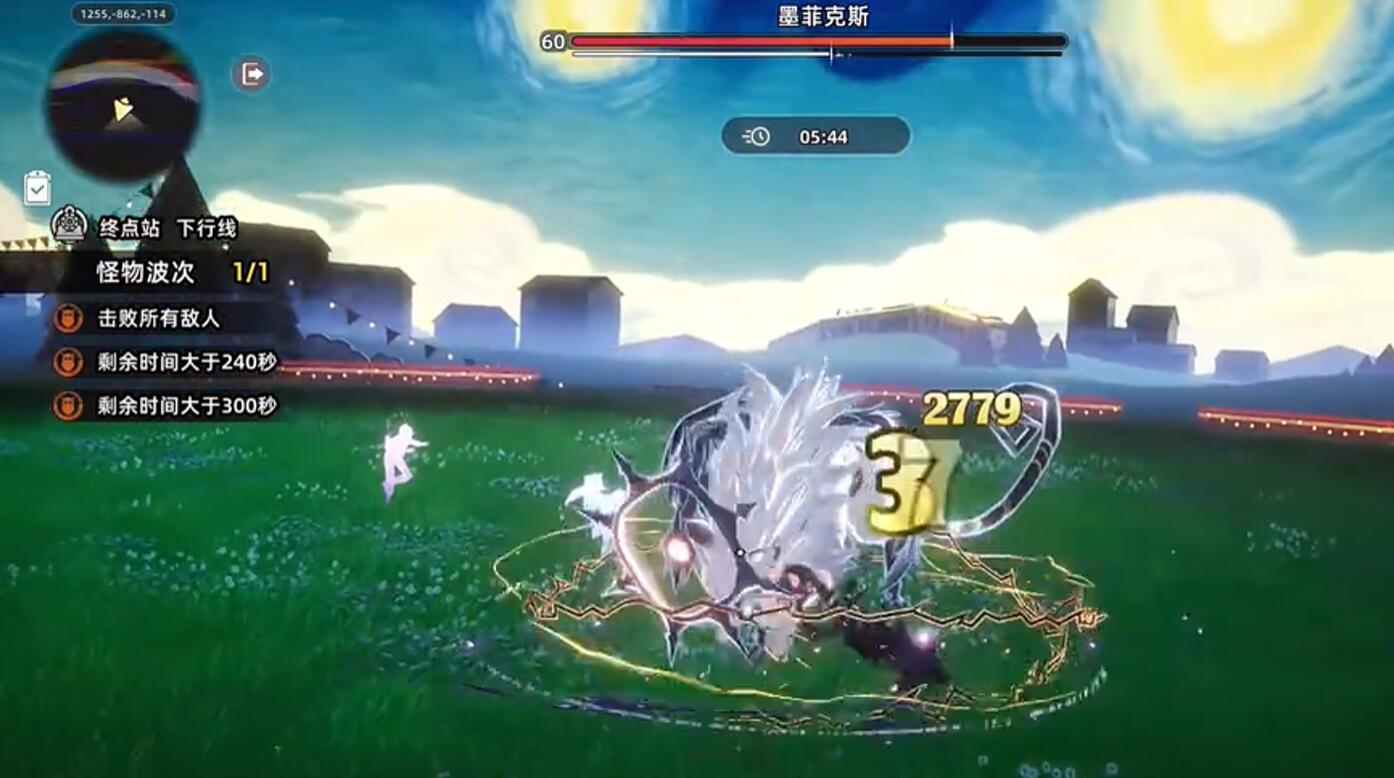This screenshot has width=1394, height=778.
Task: Click the exit/leave battle icon near the minimap
Action: pos(253,73)
